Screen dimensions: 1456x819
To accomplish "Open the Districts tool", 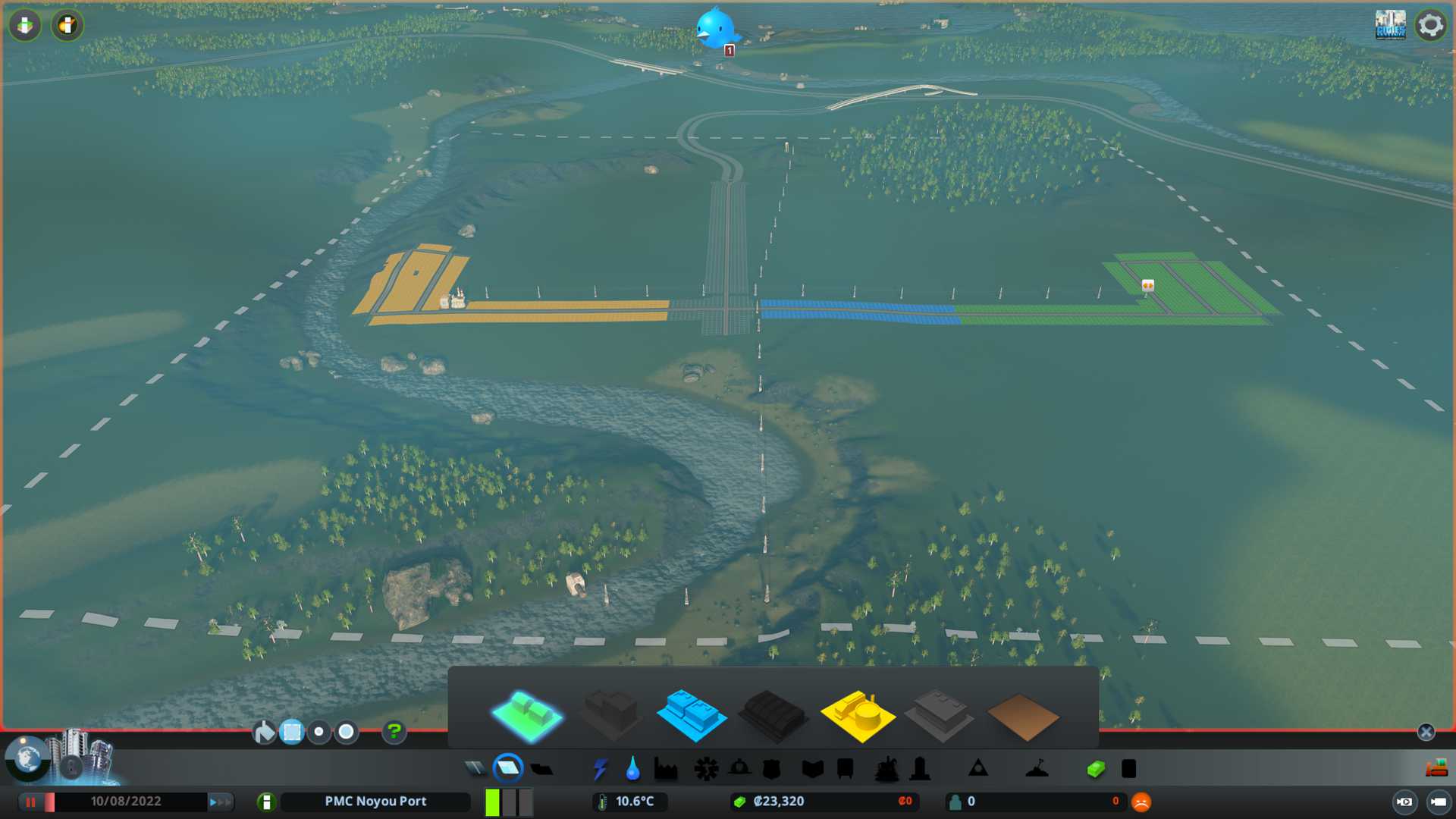I will click(x=541, y=769).
